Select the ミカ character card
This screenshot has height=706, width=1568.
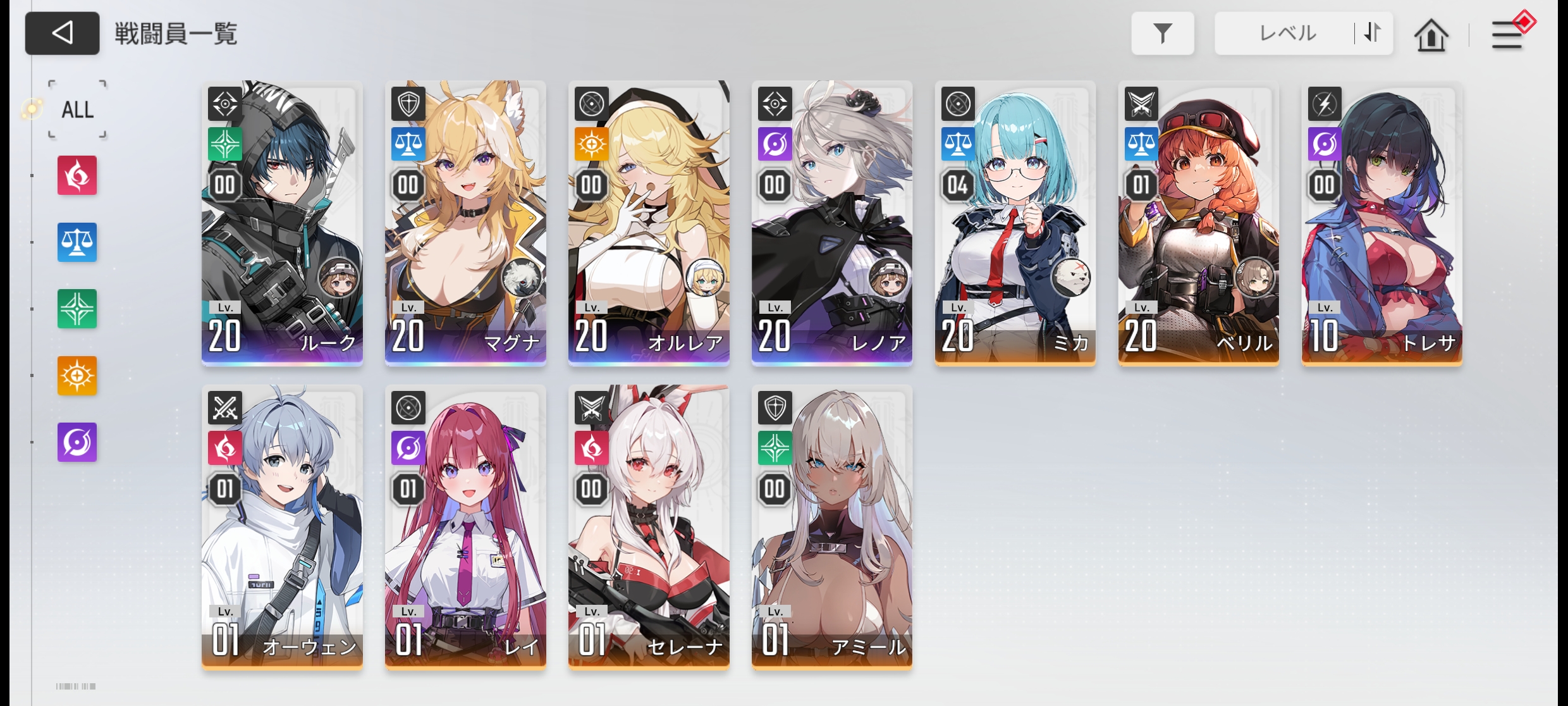1015,223
